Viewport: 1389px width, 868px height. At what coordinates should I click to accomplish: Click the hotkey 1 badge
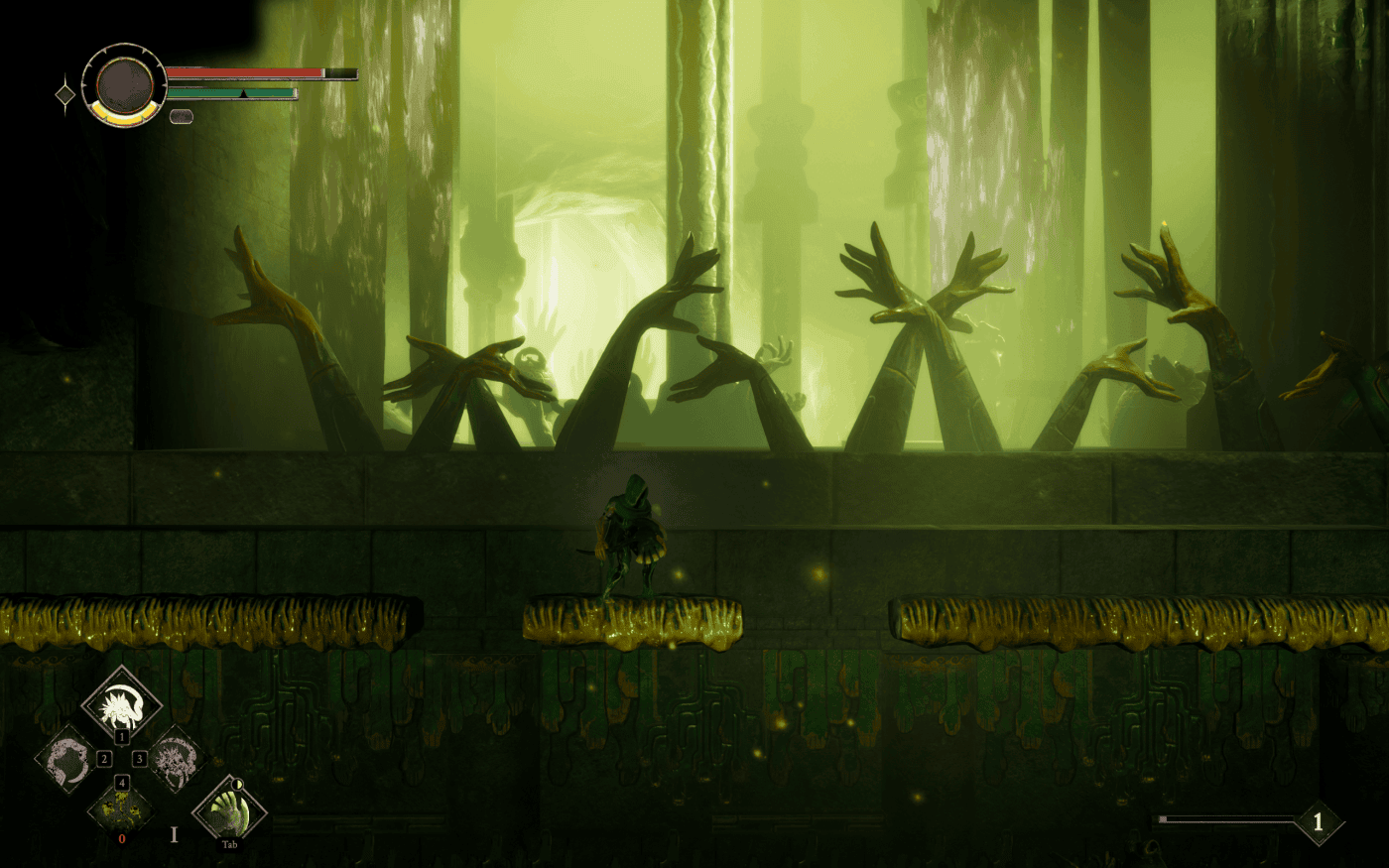point(122,737)
